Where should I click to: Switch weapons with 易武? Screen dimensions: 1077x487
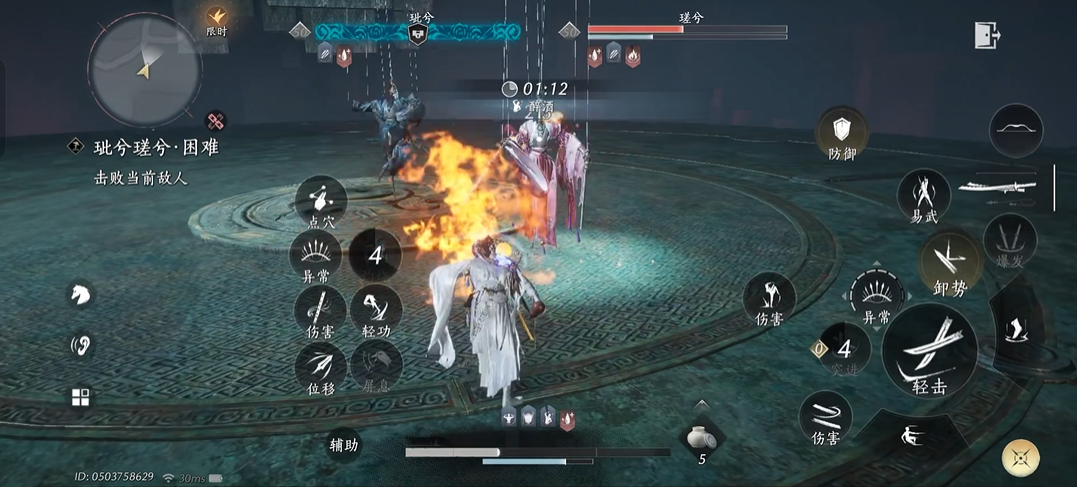click(924, 194)
